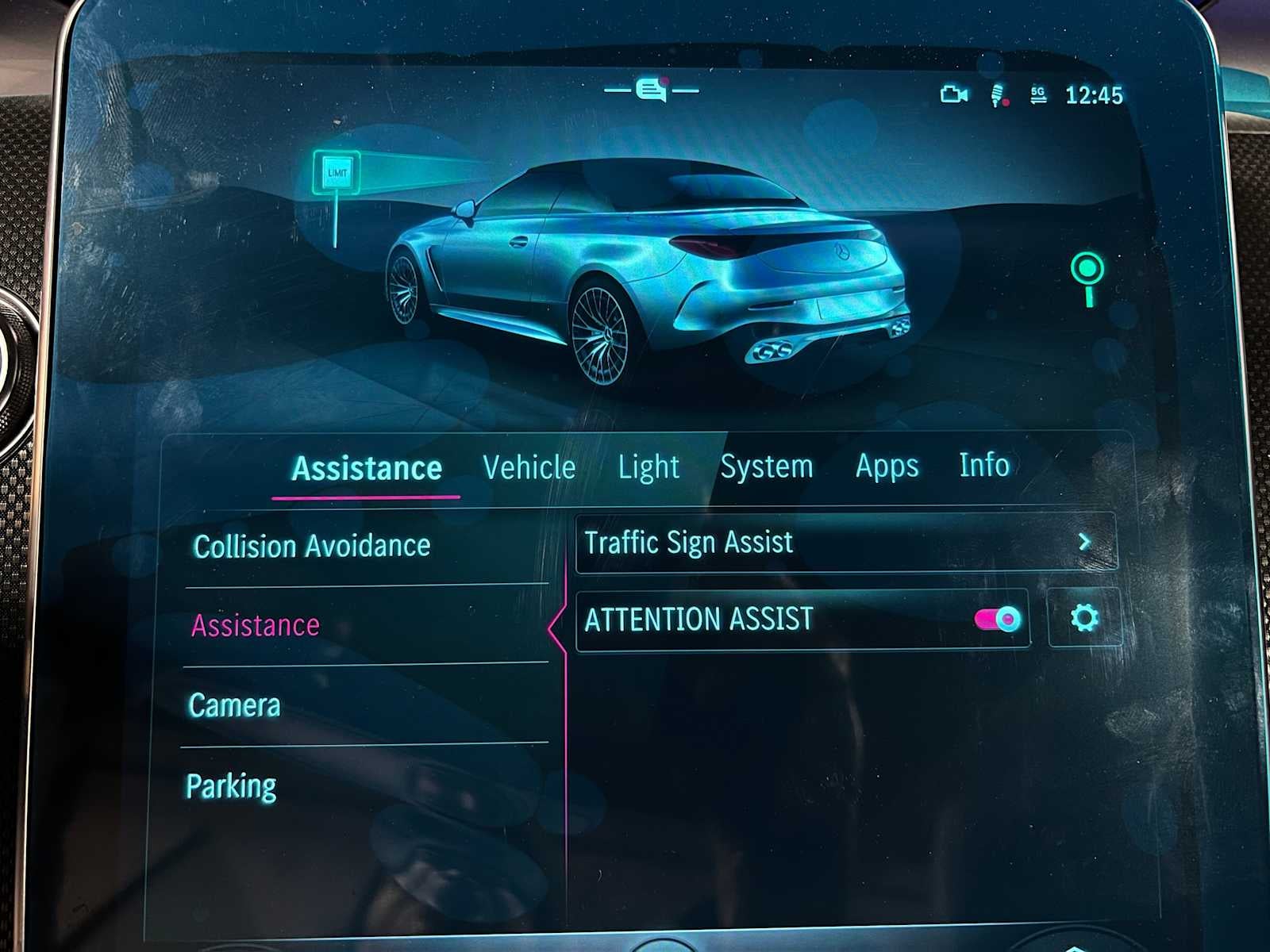
Task: Open the Apps tab
Action: click(886, 467)
